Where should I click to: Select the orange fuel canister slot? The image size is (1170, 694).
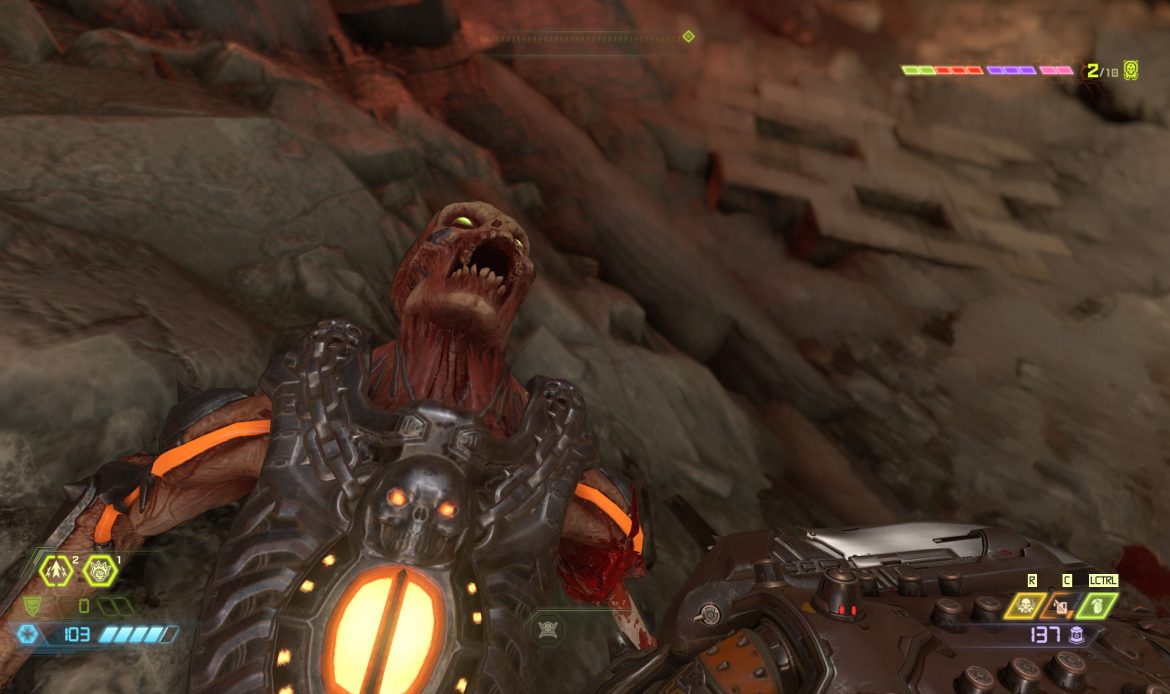[x=1061, y=605]
